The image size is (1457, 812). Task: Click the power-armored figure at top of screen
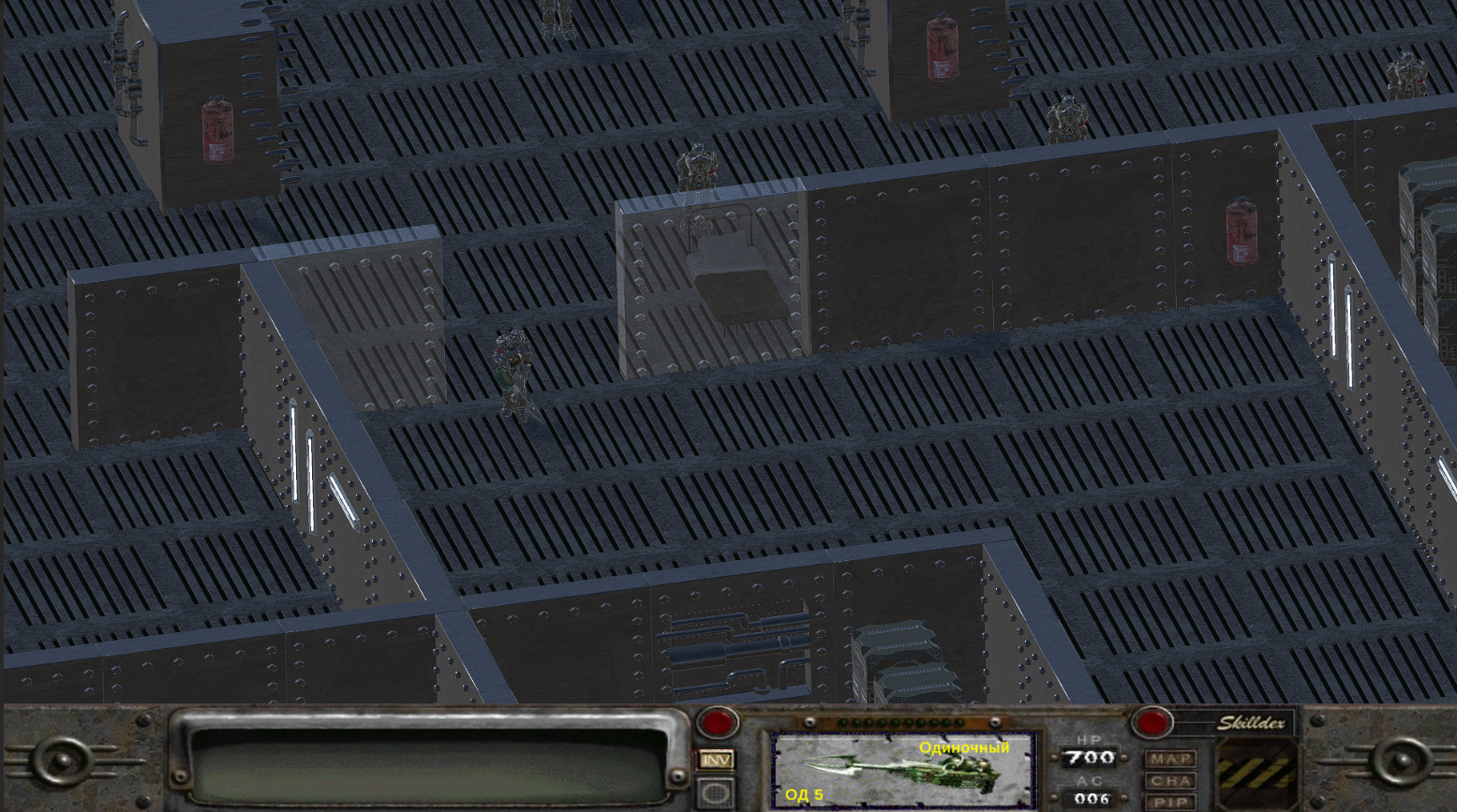pyautogui.click(x=696, y=169)
